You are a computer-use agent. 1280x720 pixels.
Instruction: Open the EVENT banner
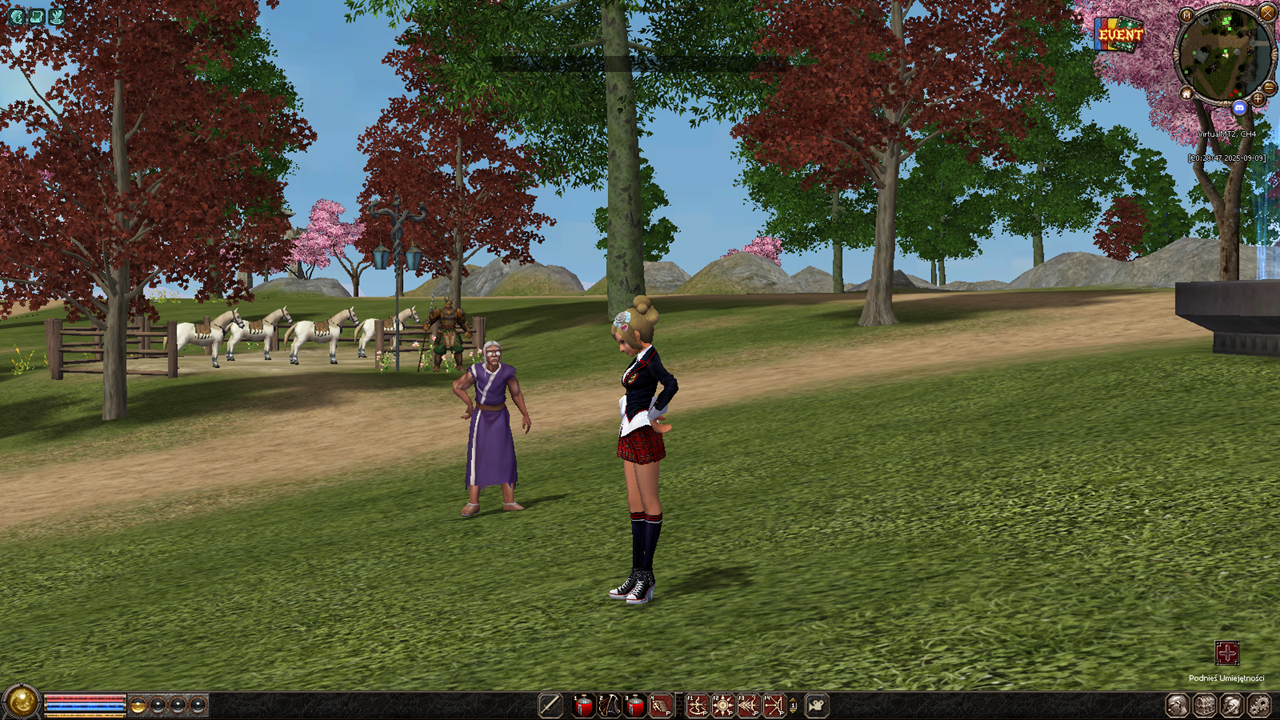click(1119, 34)
